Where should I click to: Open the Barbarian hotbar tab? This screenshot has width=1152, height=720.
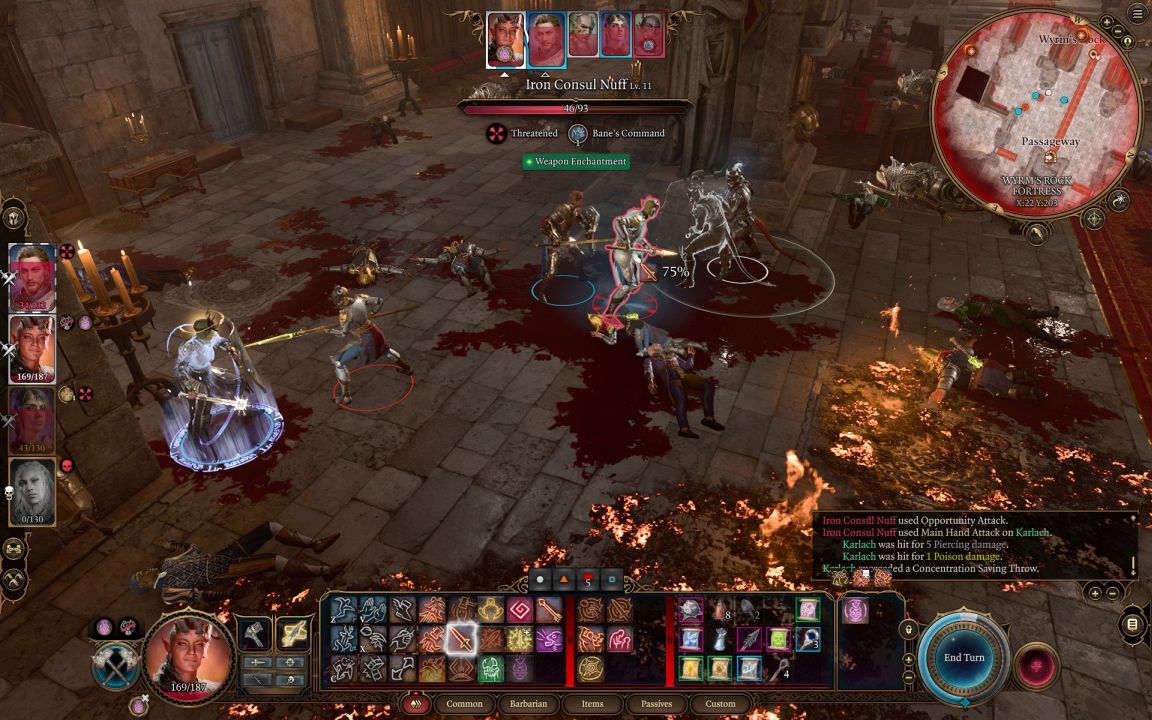click(528, 704)
